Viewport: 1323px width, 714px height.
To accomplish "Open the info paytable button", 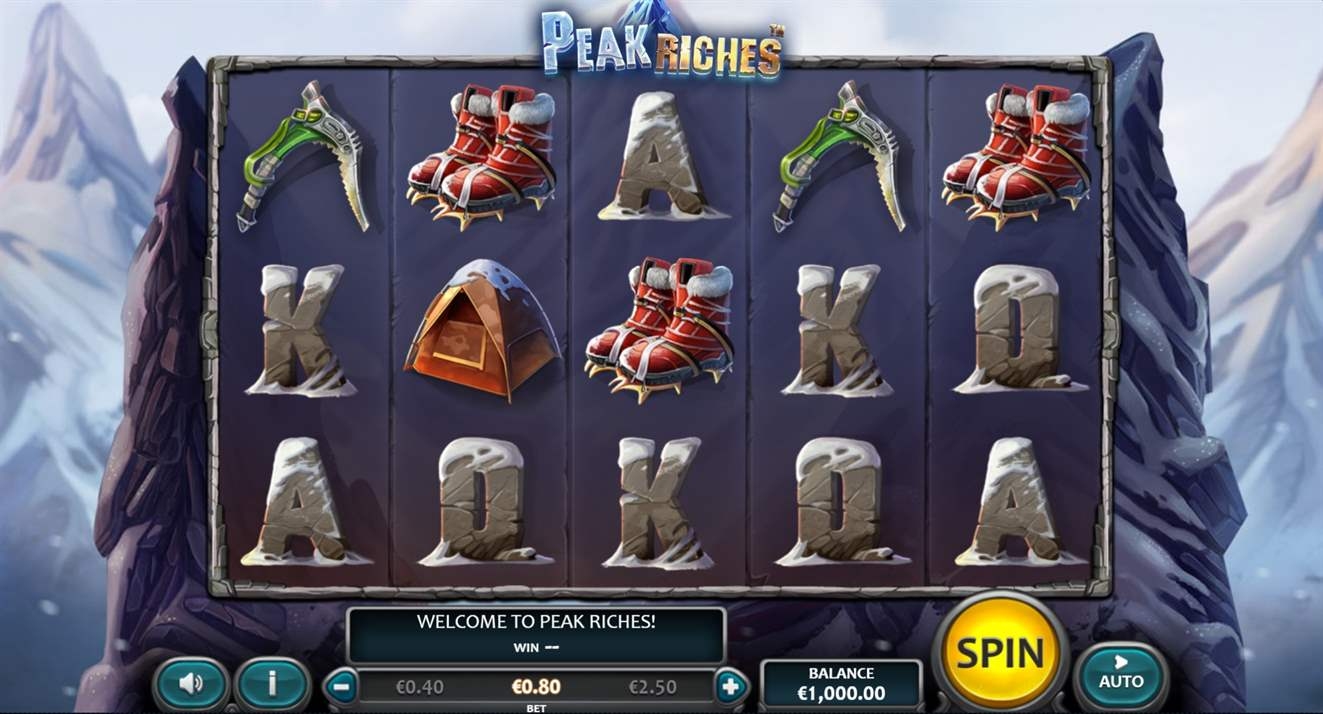I will [272, 684].
